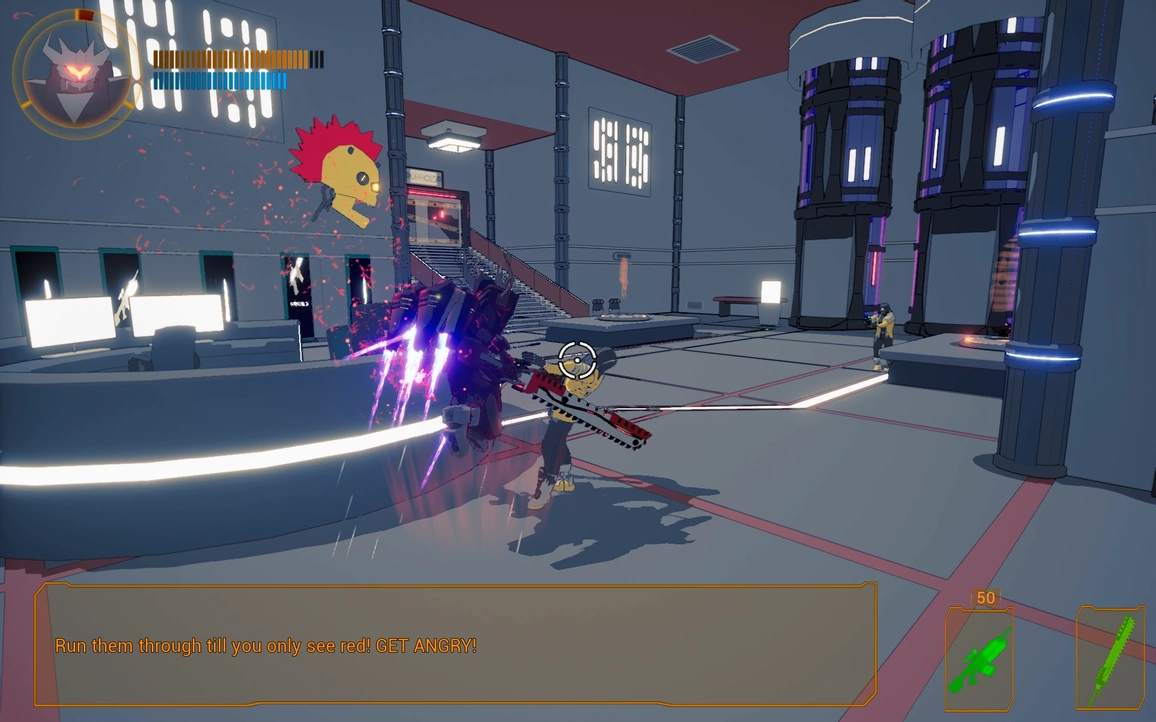Select the green chainsaw sword slot
1156x722 pixels.
(1109, 659)
